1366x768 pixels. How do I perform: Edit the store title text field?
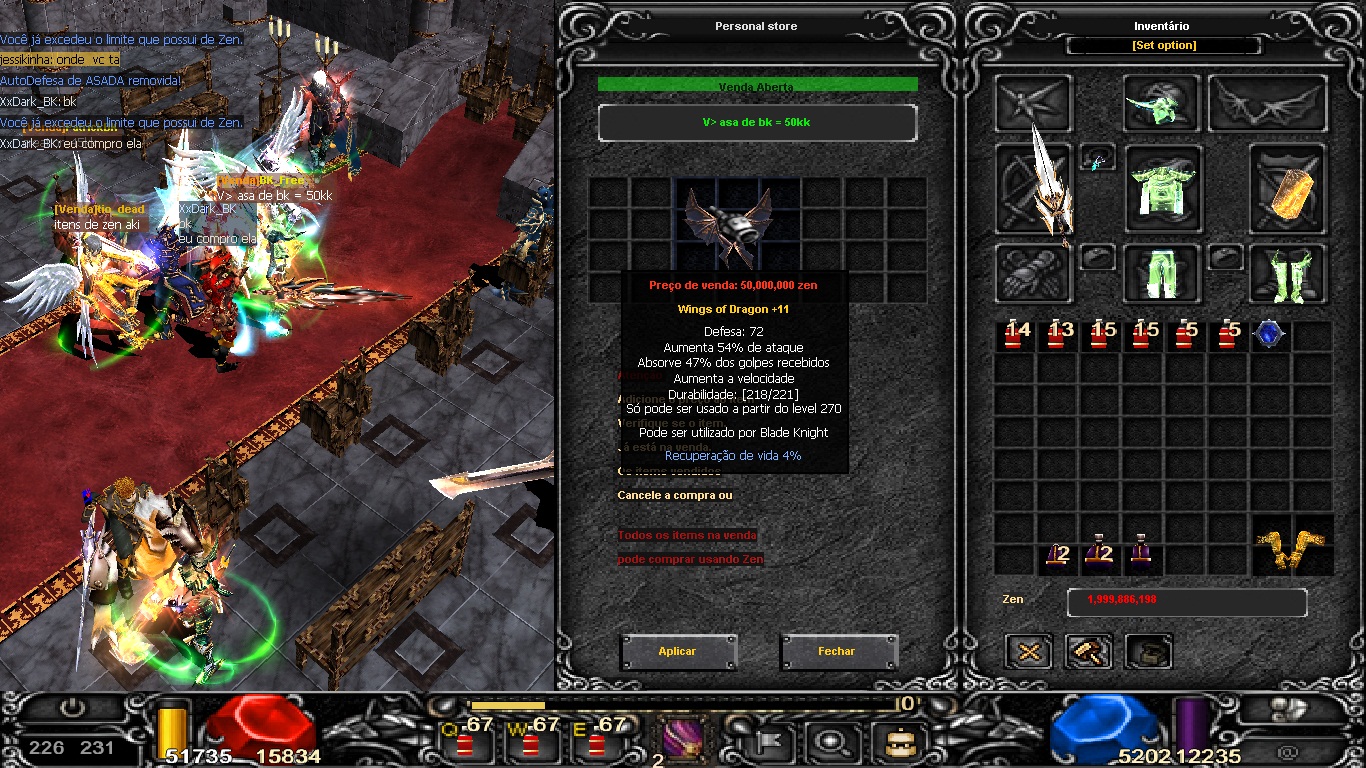coord(757,123)
